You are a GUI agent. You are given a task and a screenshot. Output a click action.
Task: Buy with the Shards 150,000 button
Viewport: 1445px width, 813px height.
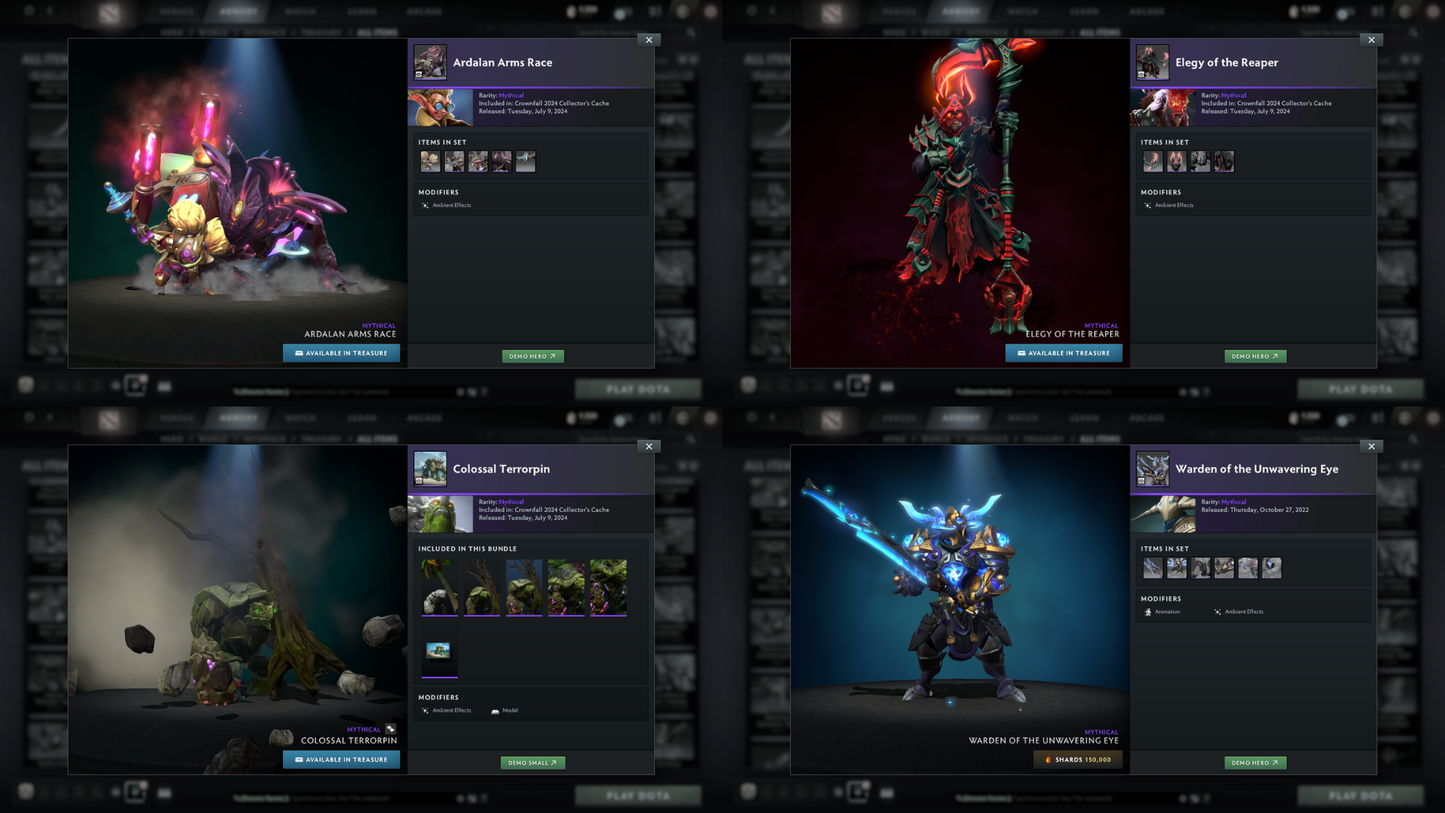pos(1077,760)
